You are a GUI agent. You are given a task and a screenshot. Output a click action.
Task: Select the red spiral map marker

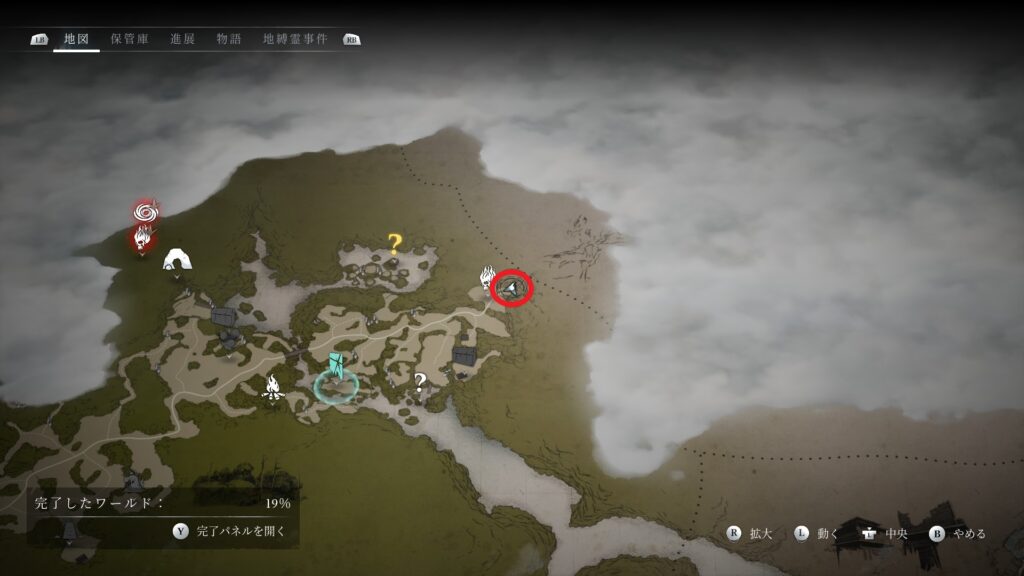(145, 212)
